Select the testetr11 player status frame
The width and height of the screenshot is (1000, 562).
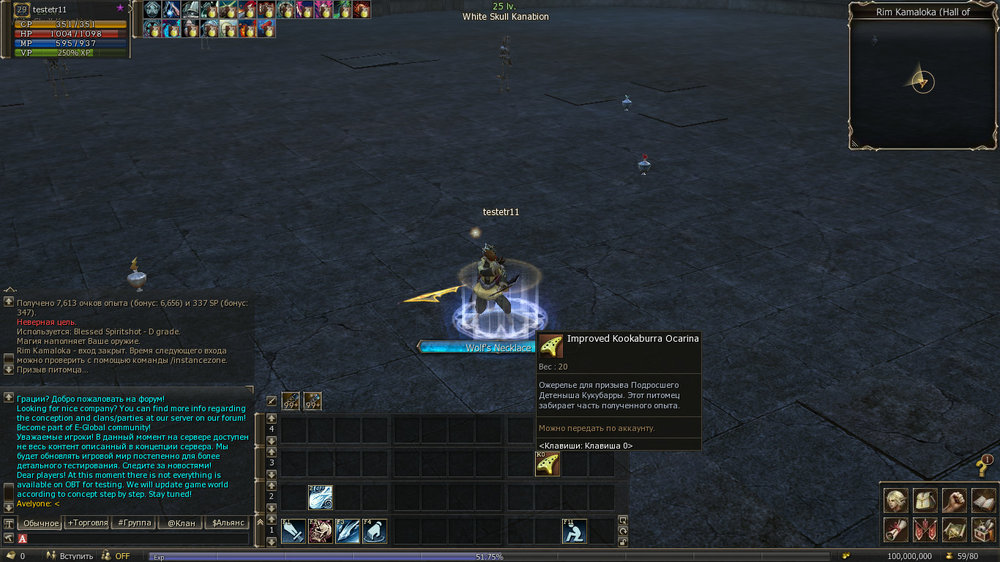64,31
